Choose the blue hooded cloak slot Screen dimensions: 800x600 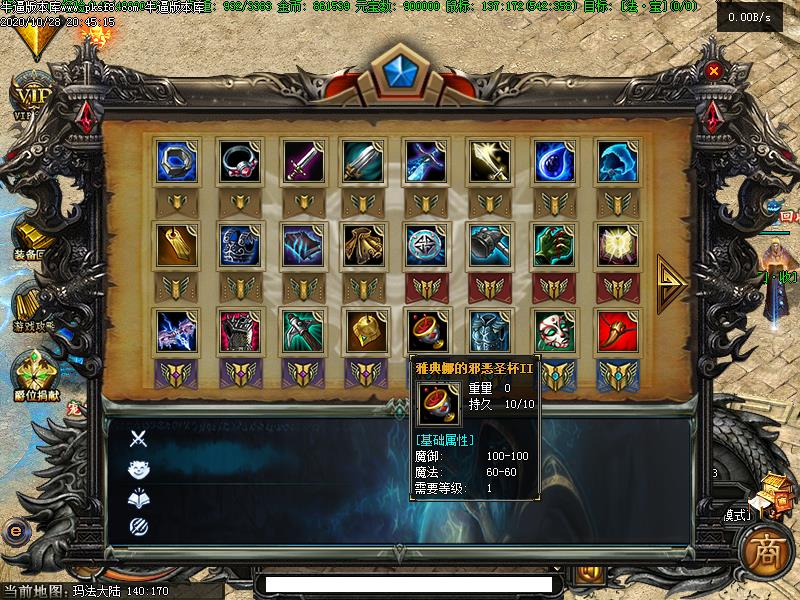coord(617,161)
